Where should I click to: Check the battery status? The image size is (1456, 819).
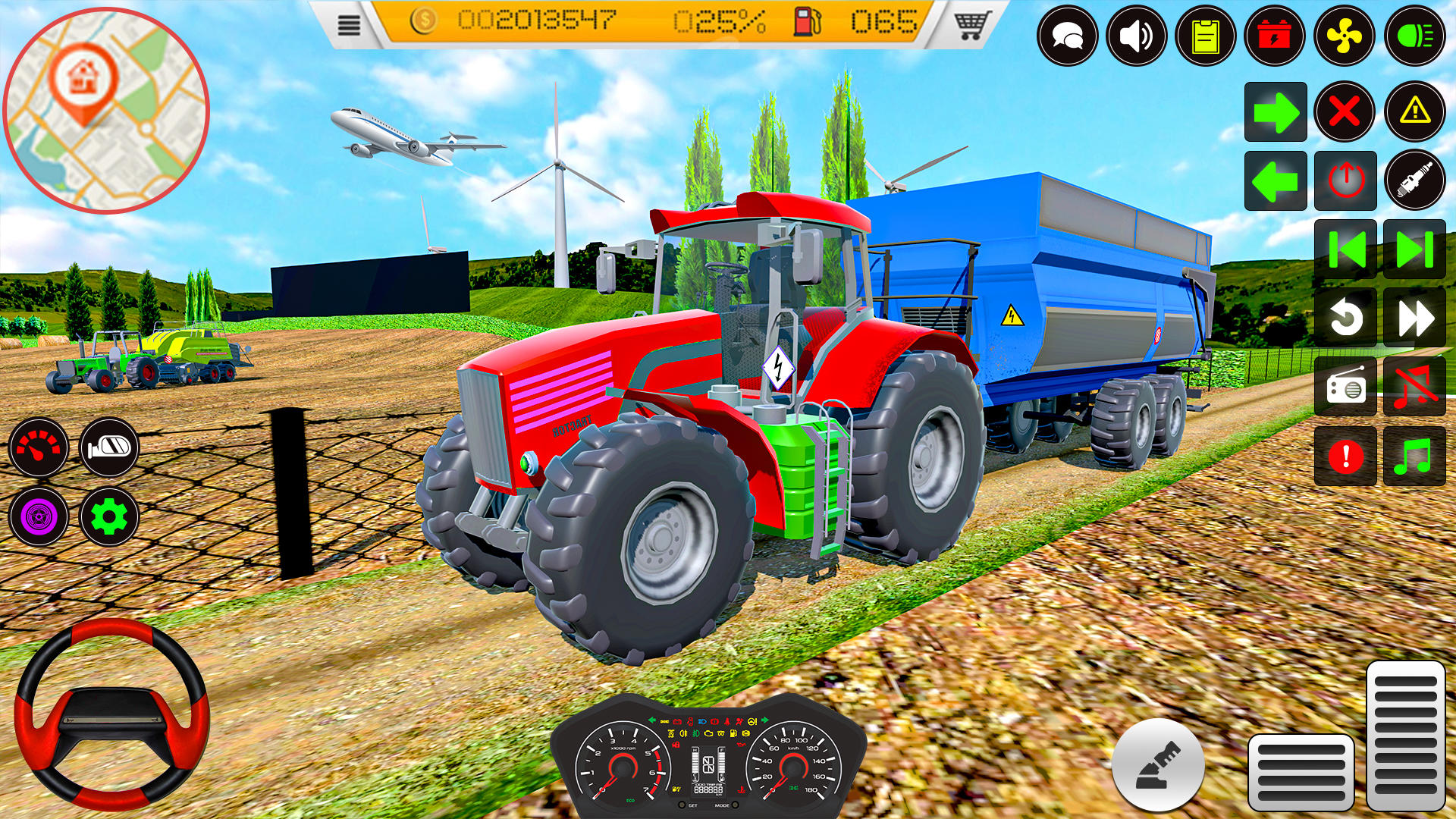[1276, 36]
